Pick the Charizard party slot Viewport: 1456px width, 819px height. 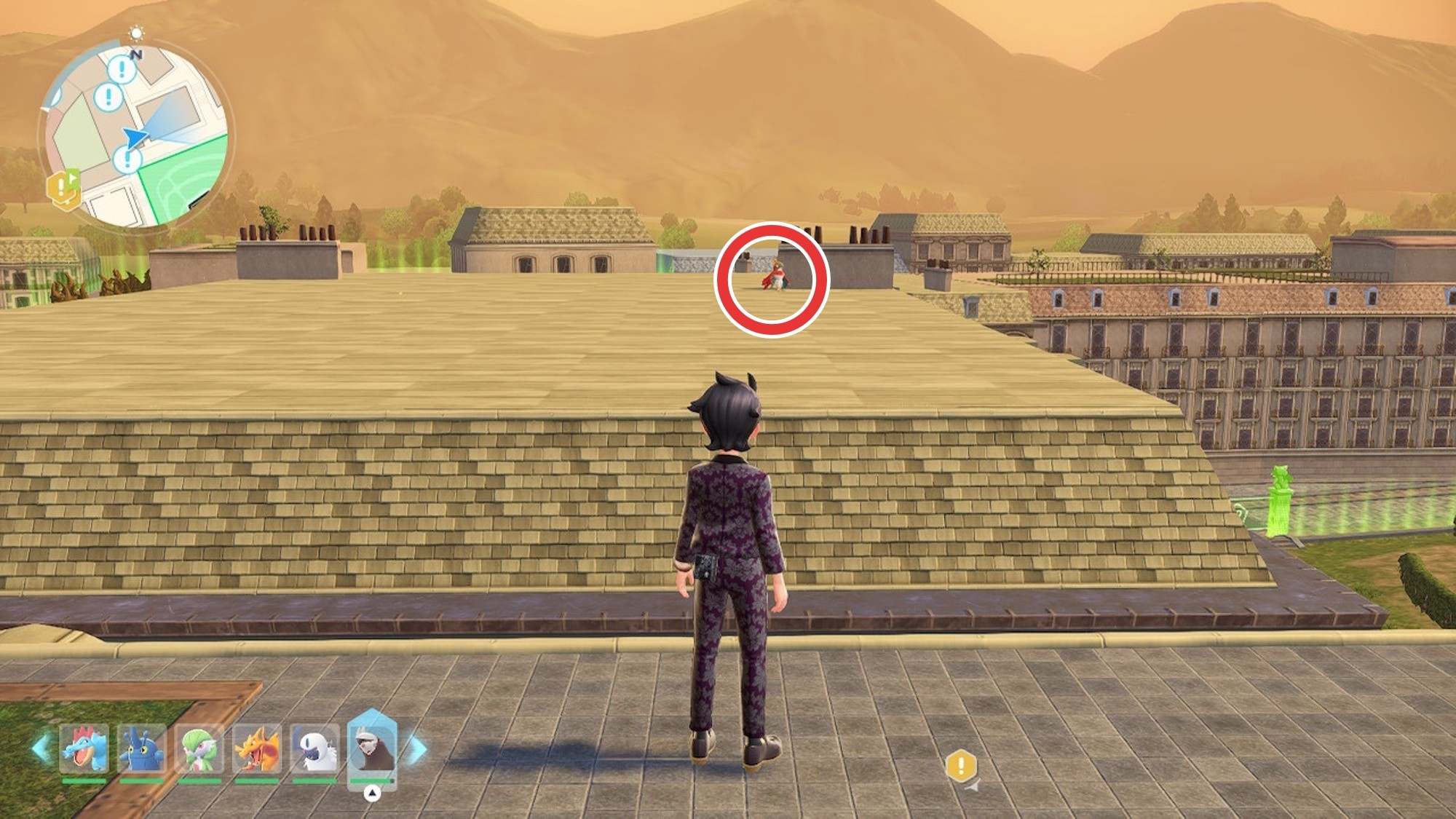256,749
